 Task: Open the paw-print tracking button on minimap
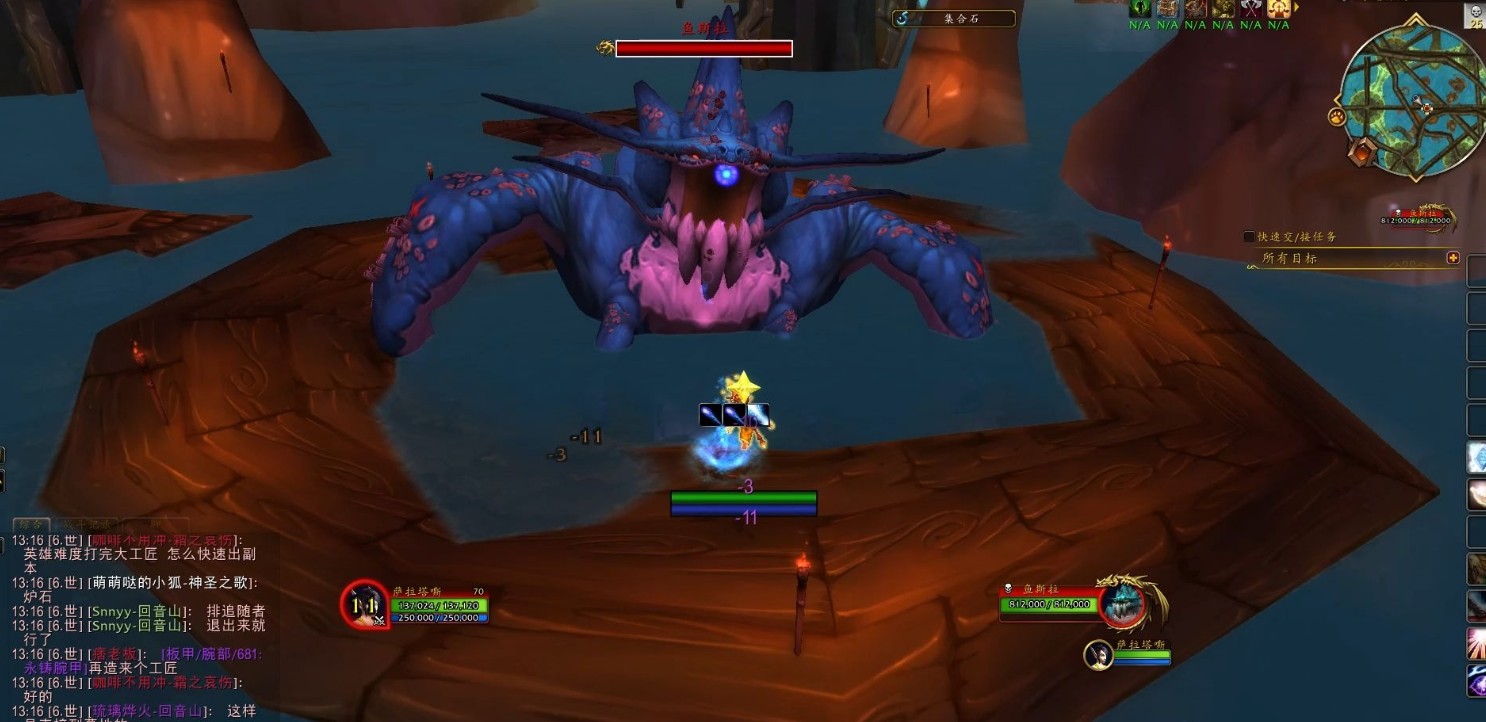(1337, 118)
